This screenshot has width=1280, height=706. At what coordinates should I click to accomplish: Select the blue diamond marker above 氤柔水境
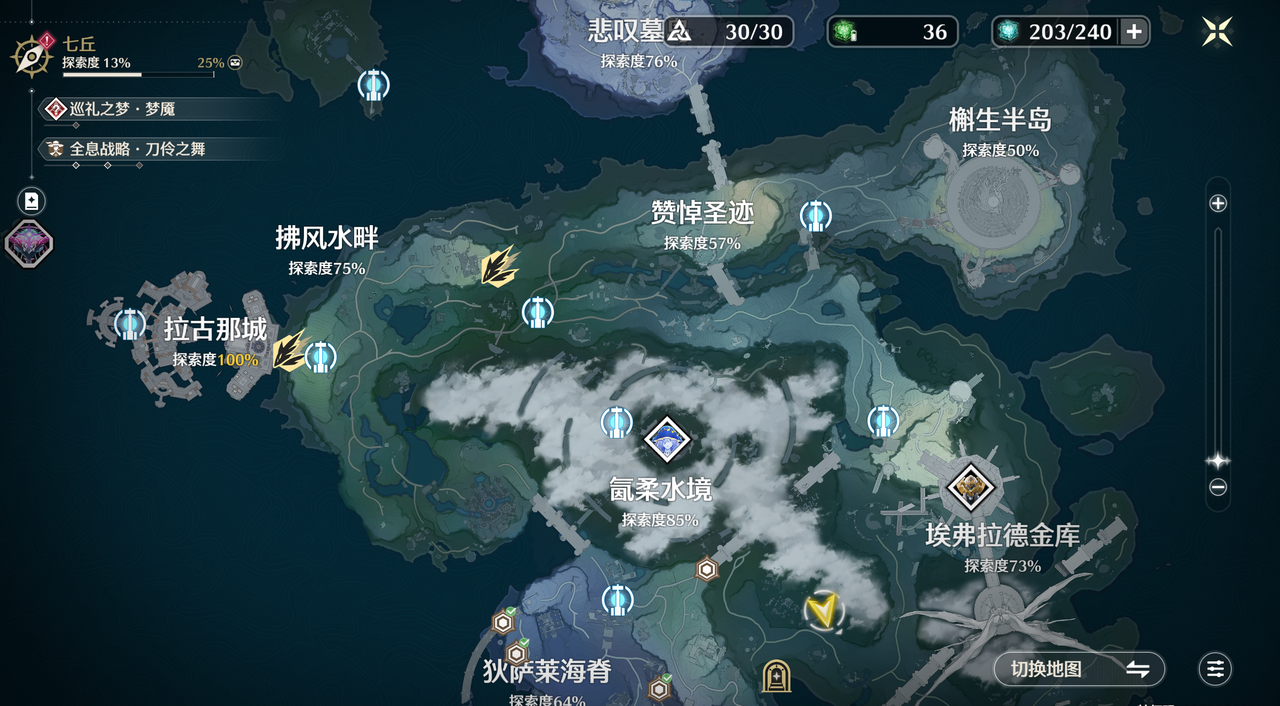point(666,438)
